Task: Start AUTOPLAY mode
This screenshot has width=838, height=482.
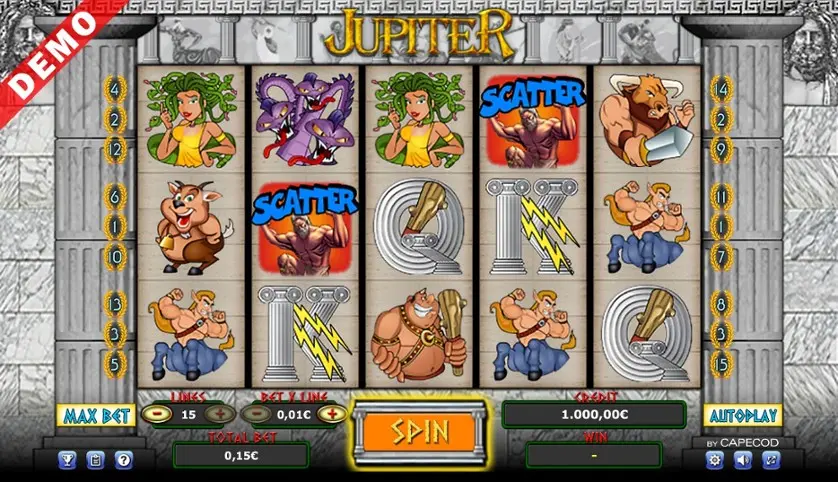Action: [x=741, y=415]
